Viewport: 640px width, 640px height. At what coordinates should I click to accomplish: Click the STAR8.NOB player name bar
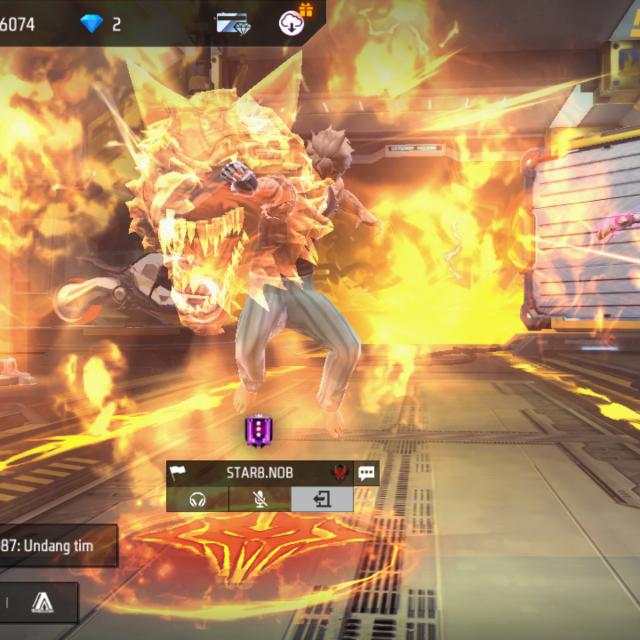[259, 473]
